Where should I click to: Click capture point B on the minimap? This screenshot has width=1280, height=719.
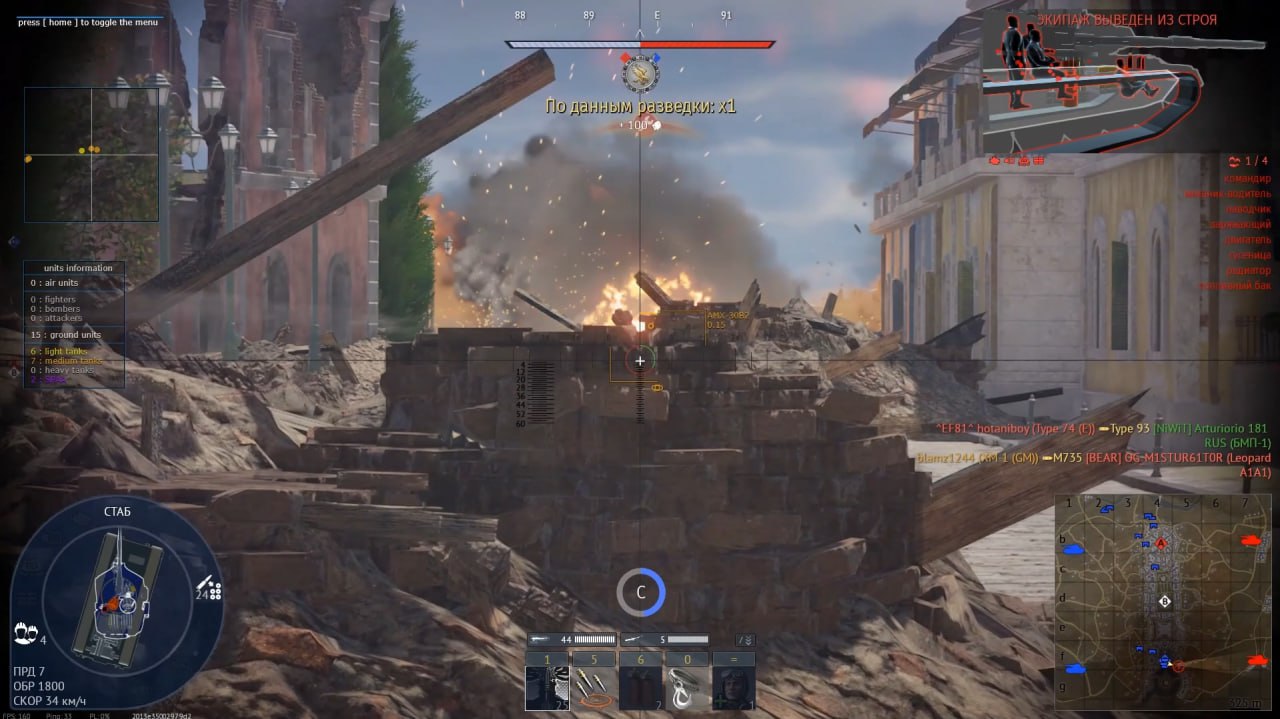coord(1164,601)
